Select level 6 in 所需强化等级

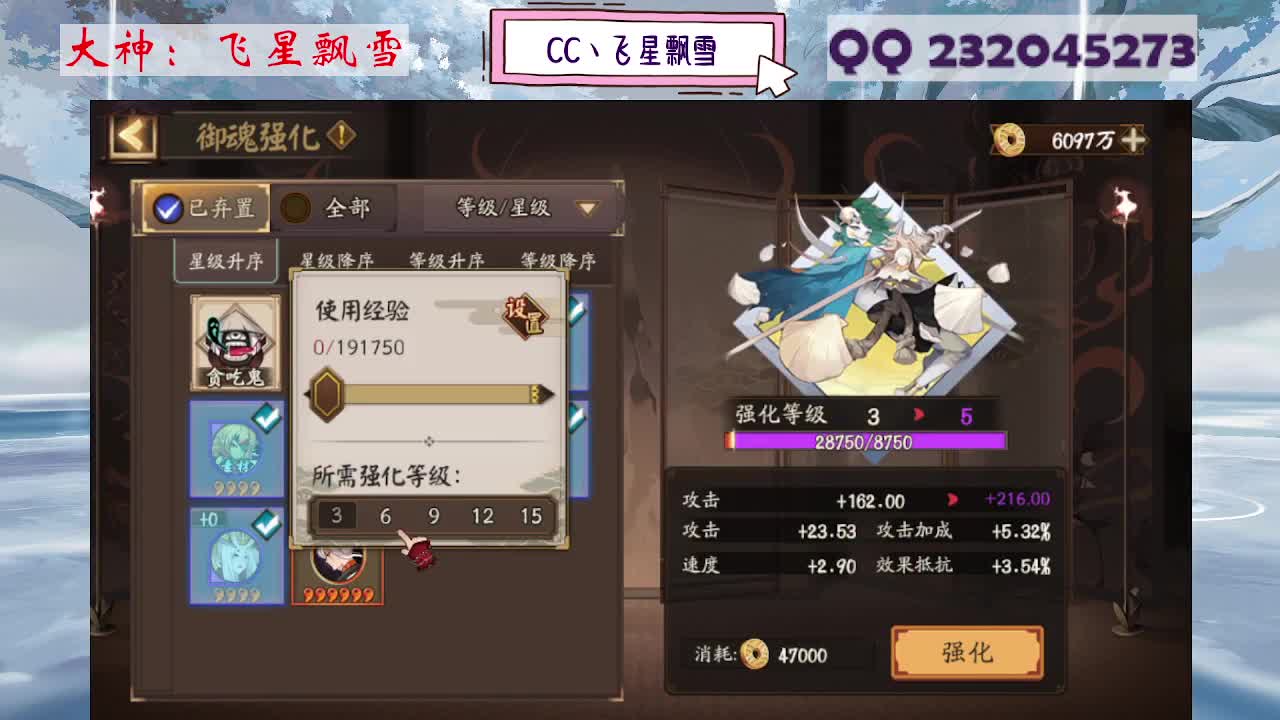coord(383,515)
